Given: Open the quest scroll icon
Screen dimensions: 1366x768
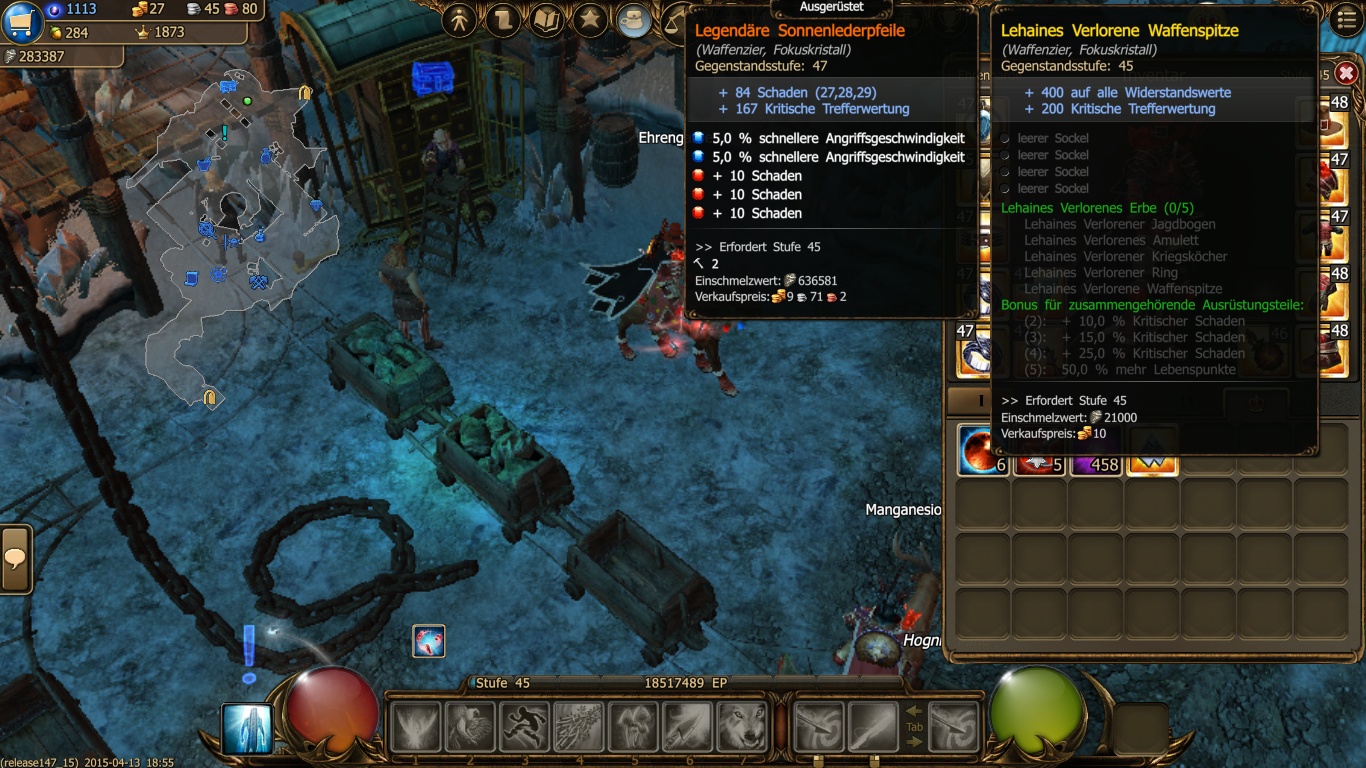Looking at the screenshot, I should click(x=503, y=20).
